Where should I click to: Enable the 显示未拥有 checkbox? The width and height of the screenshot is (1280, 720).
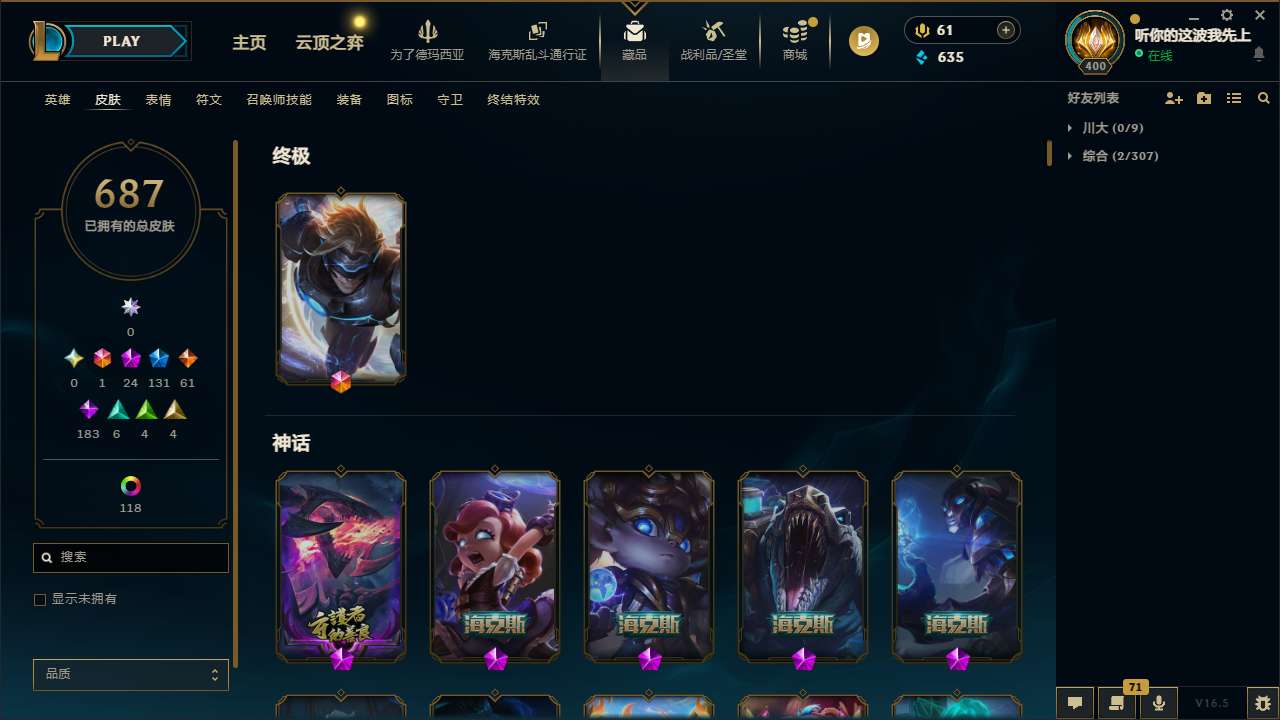pyautogui.click(x=40, y=599)
